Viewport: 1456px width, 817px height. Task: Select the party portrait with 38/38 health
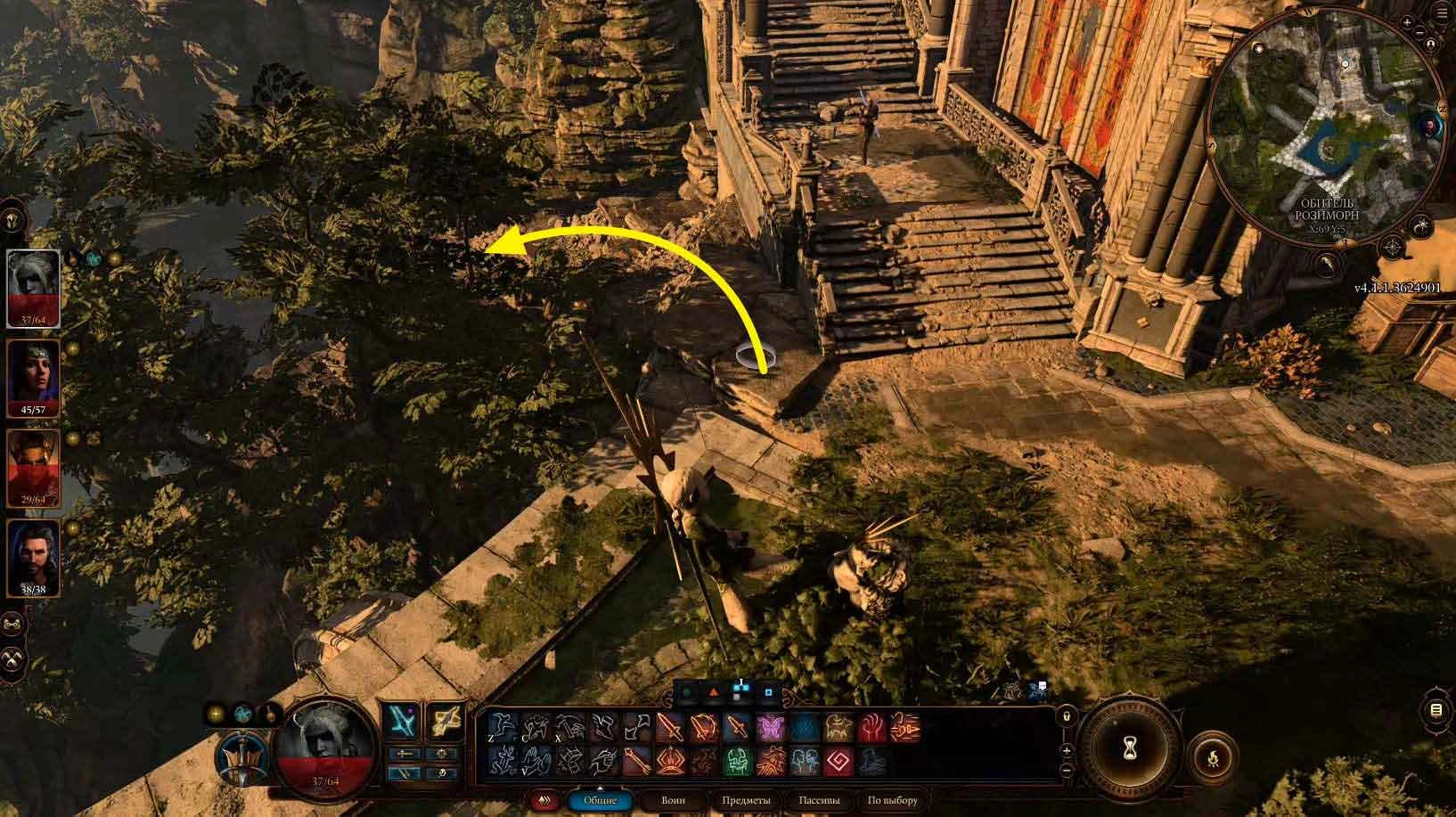coord(33,558)
